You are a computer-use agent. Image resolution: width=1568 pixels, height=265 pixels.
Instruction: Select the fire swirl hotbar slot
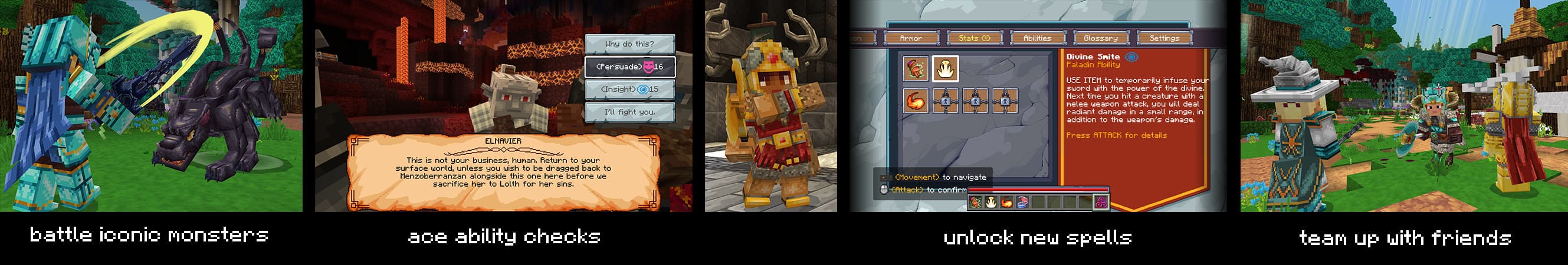coord(1007,203)
